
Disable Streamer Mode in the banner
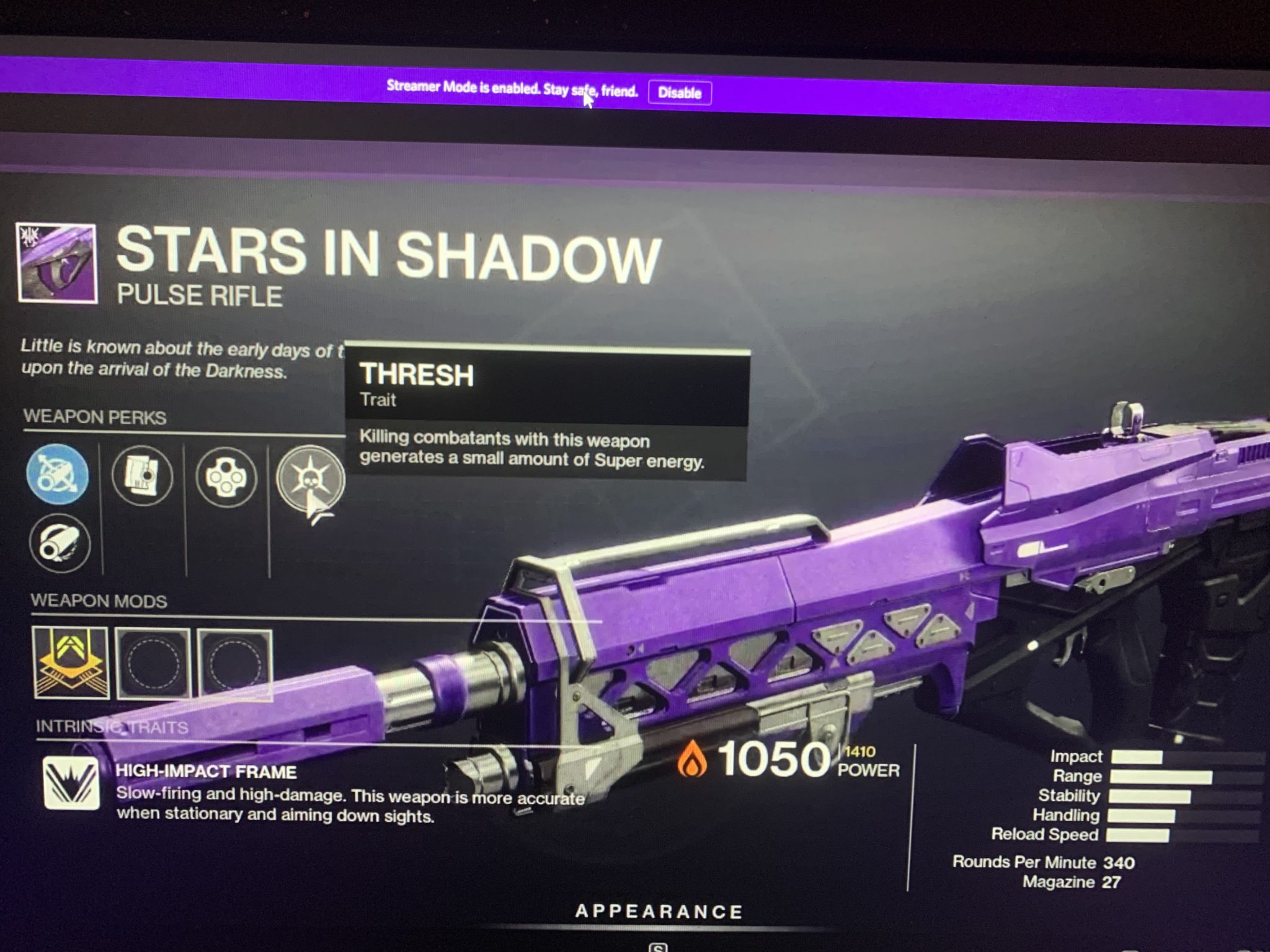(x=680, y=93)
